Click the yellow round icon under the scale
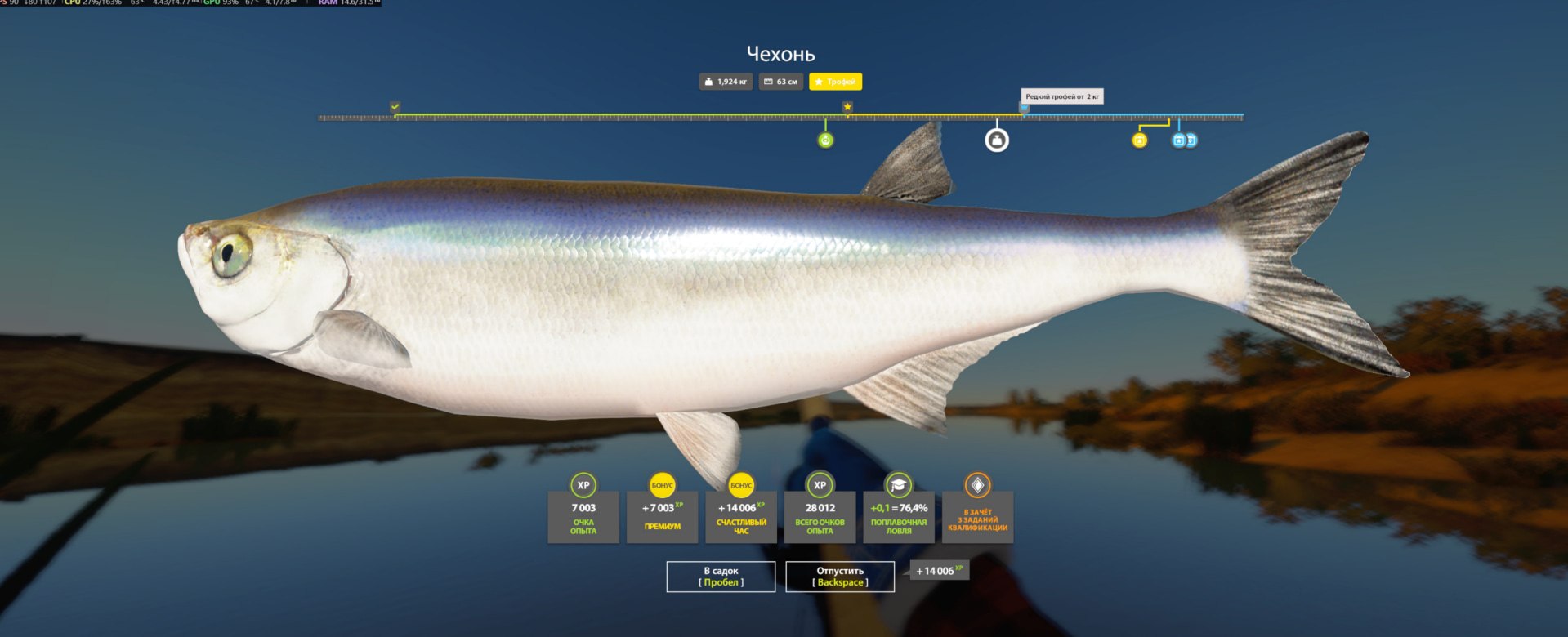Viewport: 1568px width, 637px height. (1139, 140)
